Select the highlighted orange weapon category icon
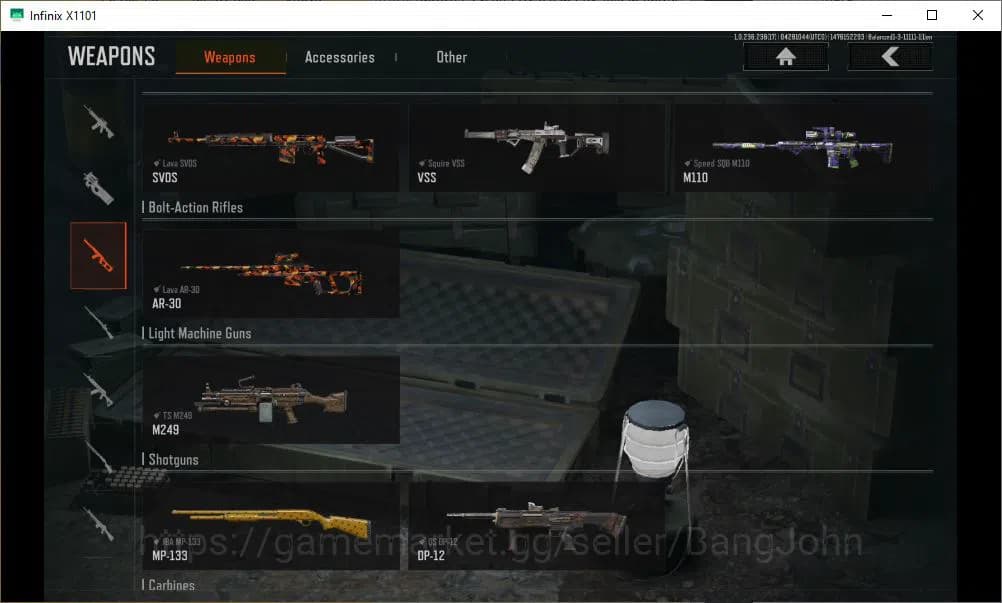Viewport: 1002px width, 603px height. tap(98, 255)
